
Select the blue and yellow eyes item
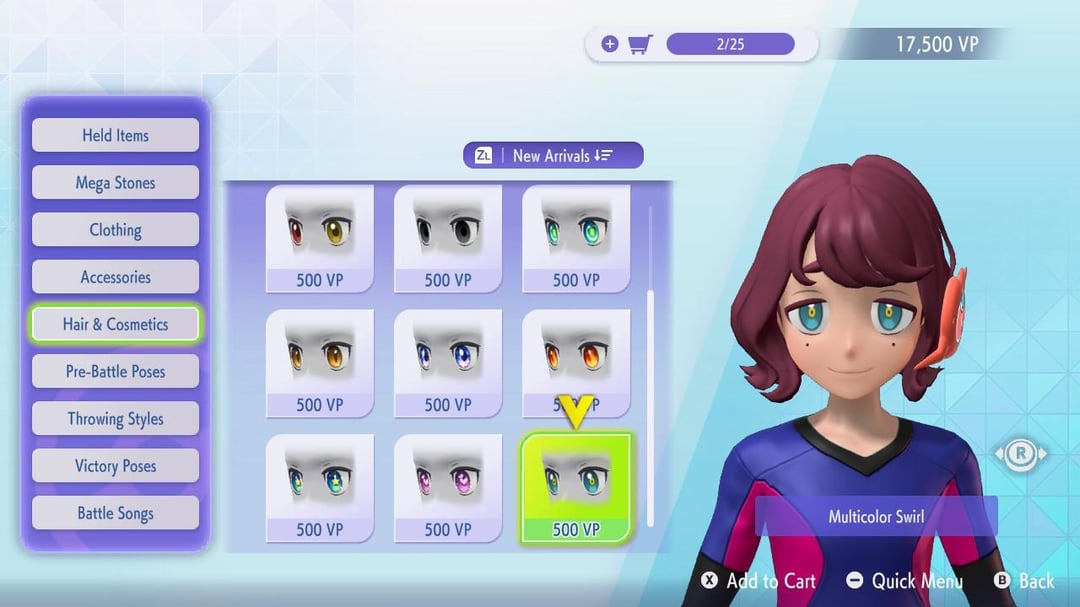tap(320, 487)
